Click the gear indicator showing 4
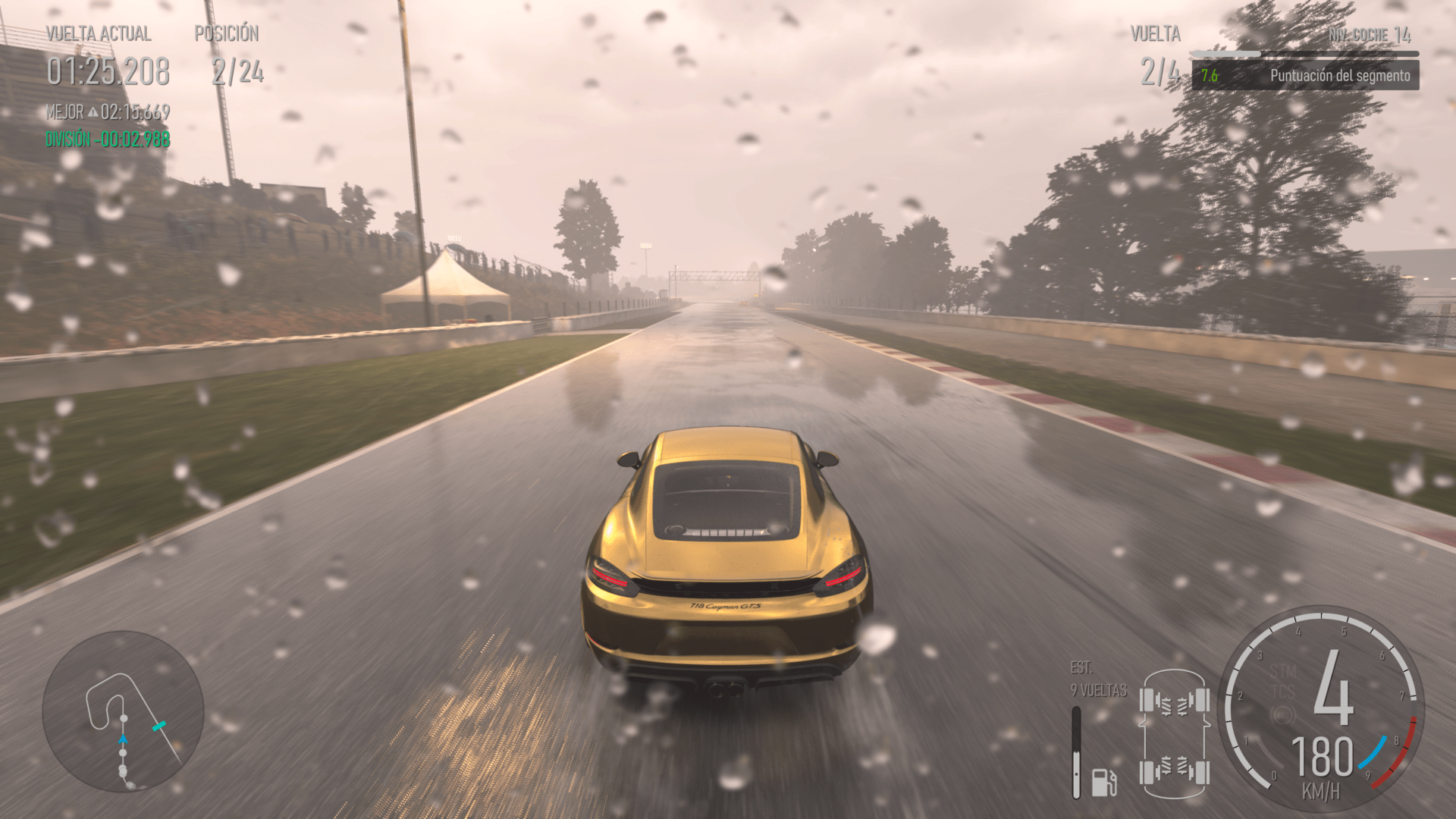Viewport: 1456px width, 819px height. coord(1333,690)
